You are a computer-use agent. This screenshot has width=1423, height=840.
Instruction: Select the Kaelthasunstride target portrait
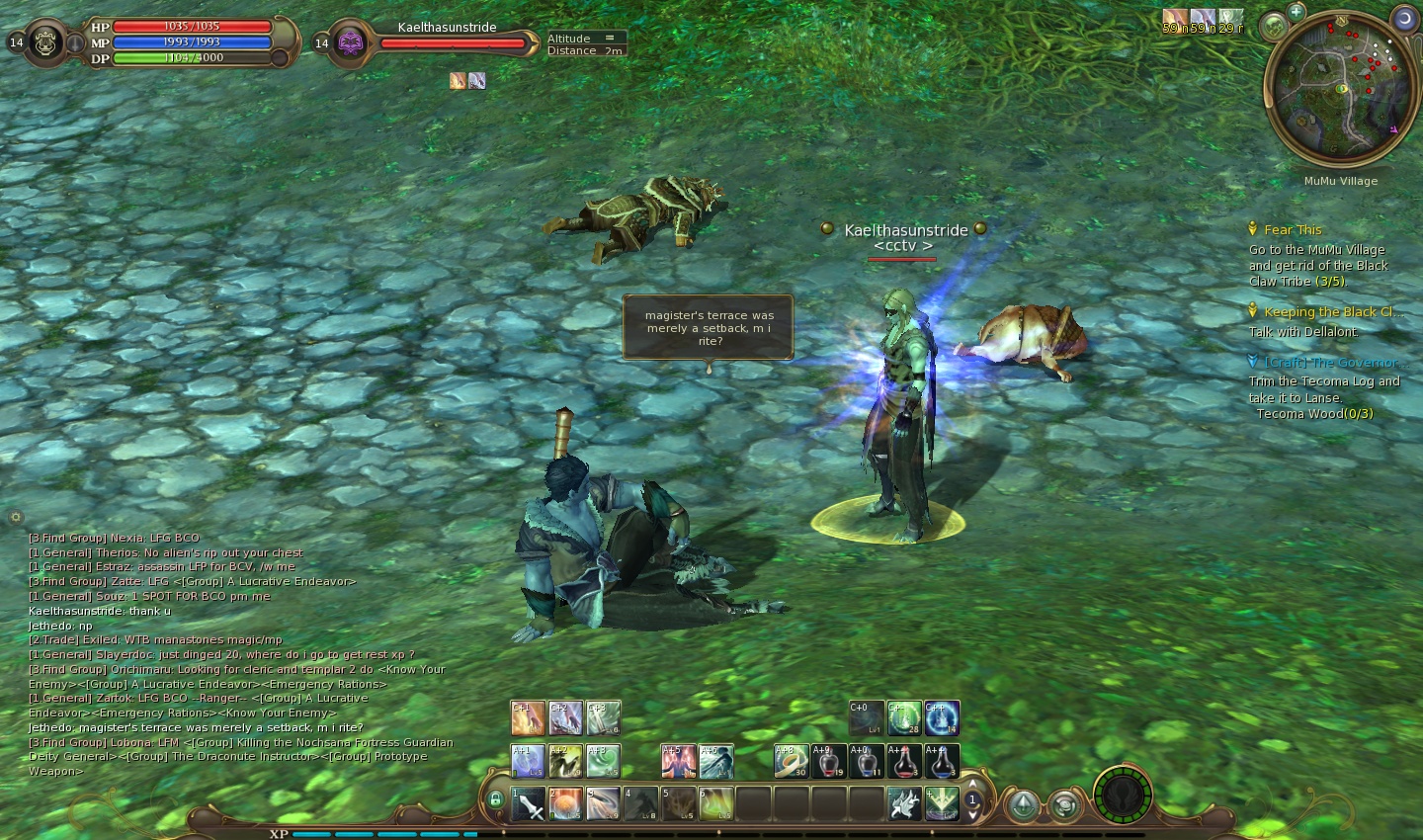pyautogui.click(x=351, y=42)
